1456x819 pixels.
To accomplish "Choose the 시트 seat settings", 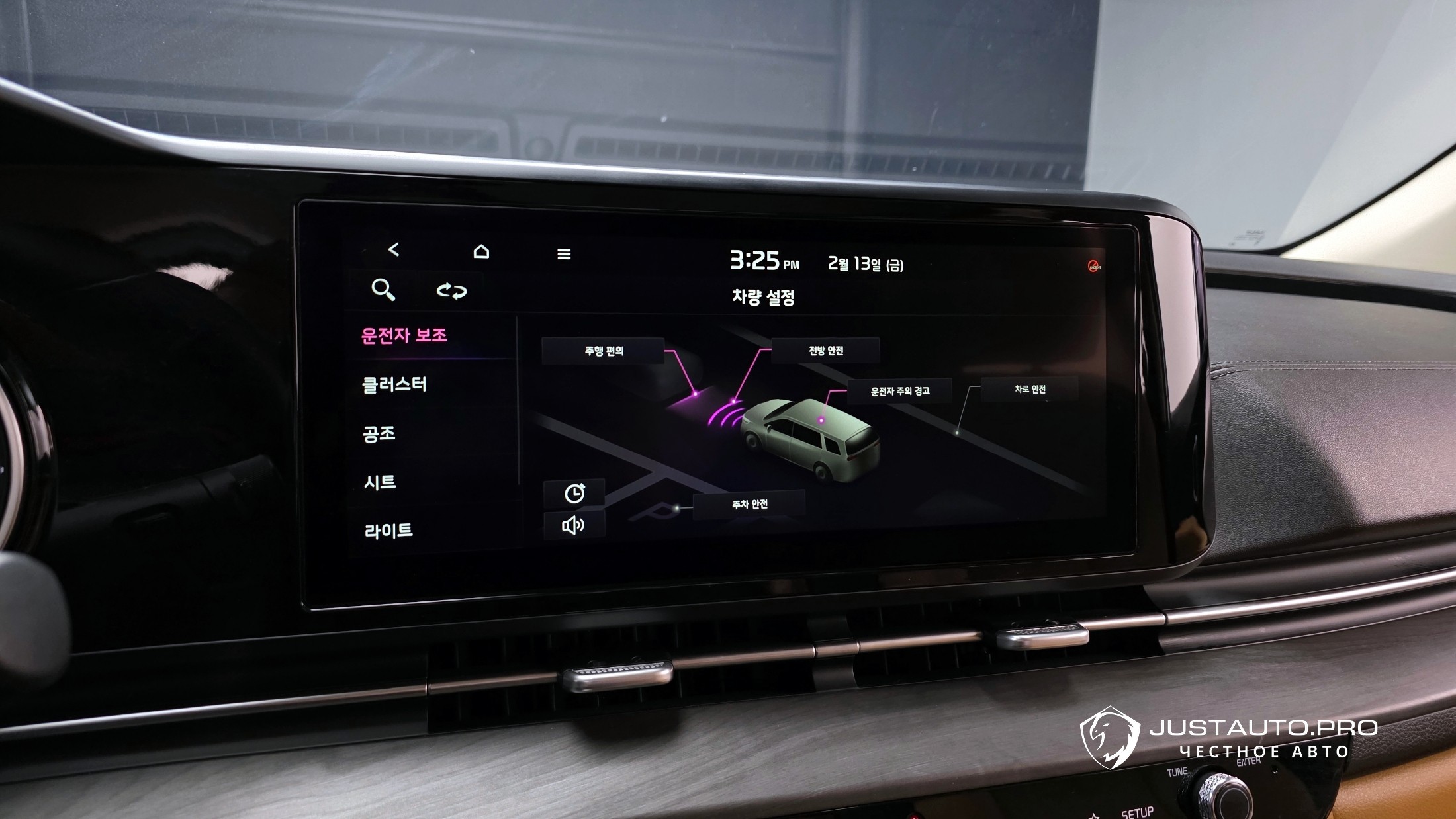I will (380, 482).
